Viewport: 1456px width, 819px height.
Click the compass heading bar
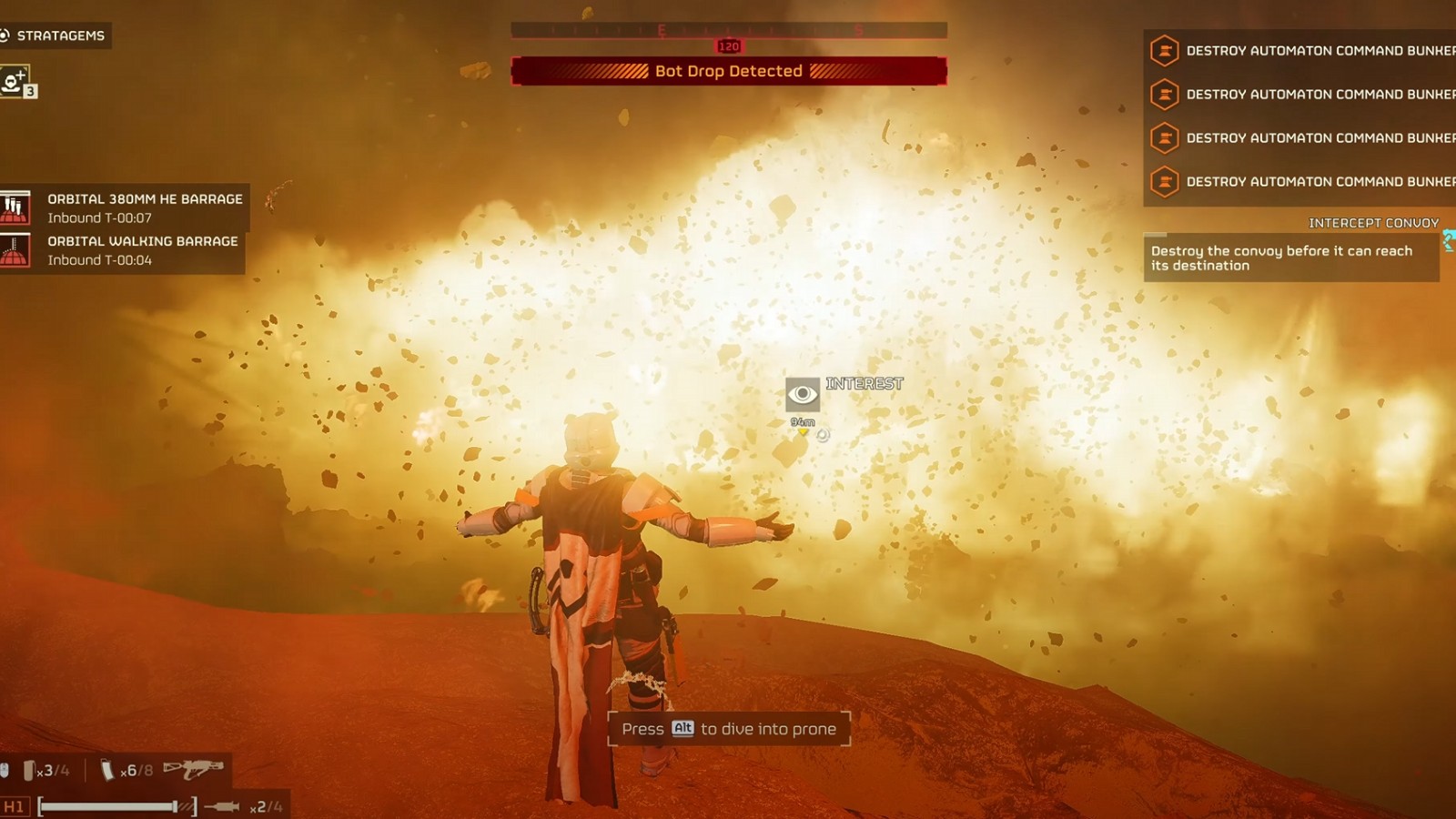pos(728,31)
